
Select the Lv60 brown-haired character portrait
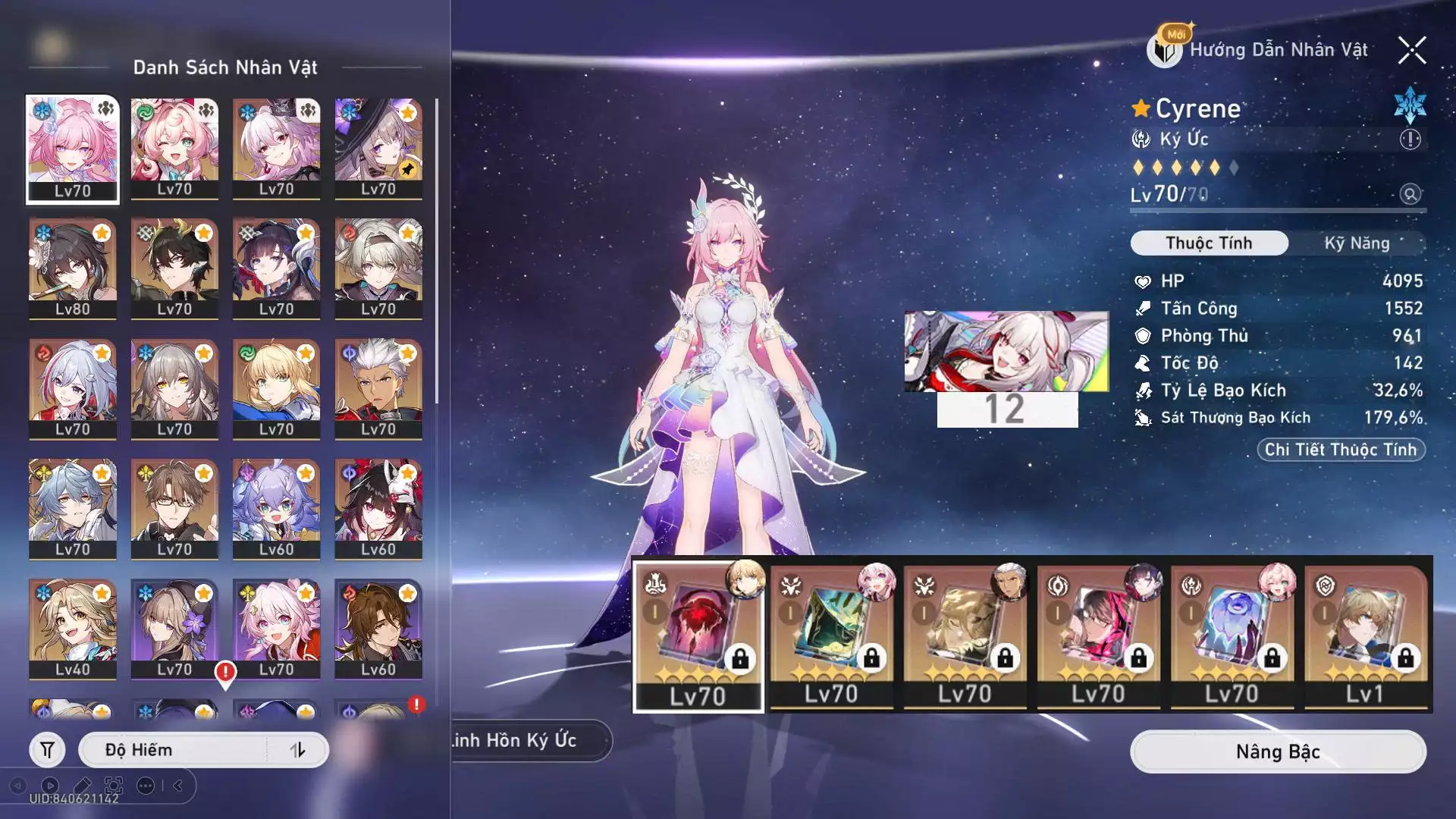pos(378,629)
